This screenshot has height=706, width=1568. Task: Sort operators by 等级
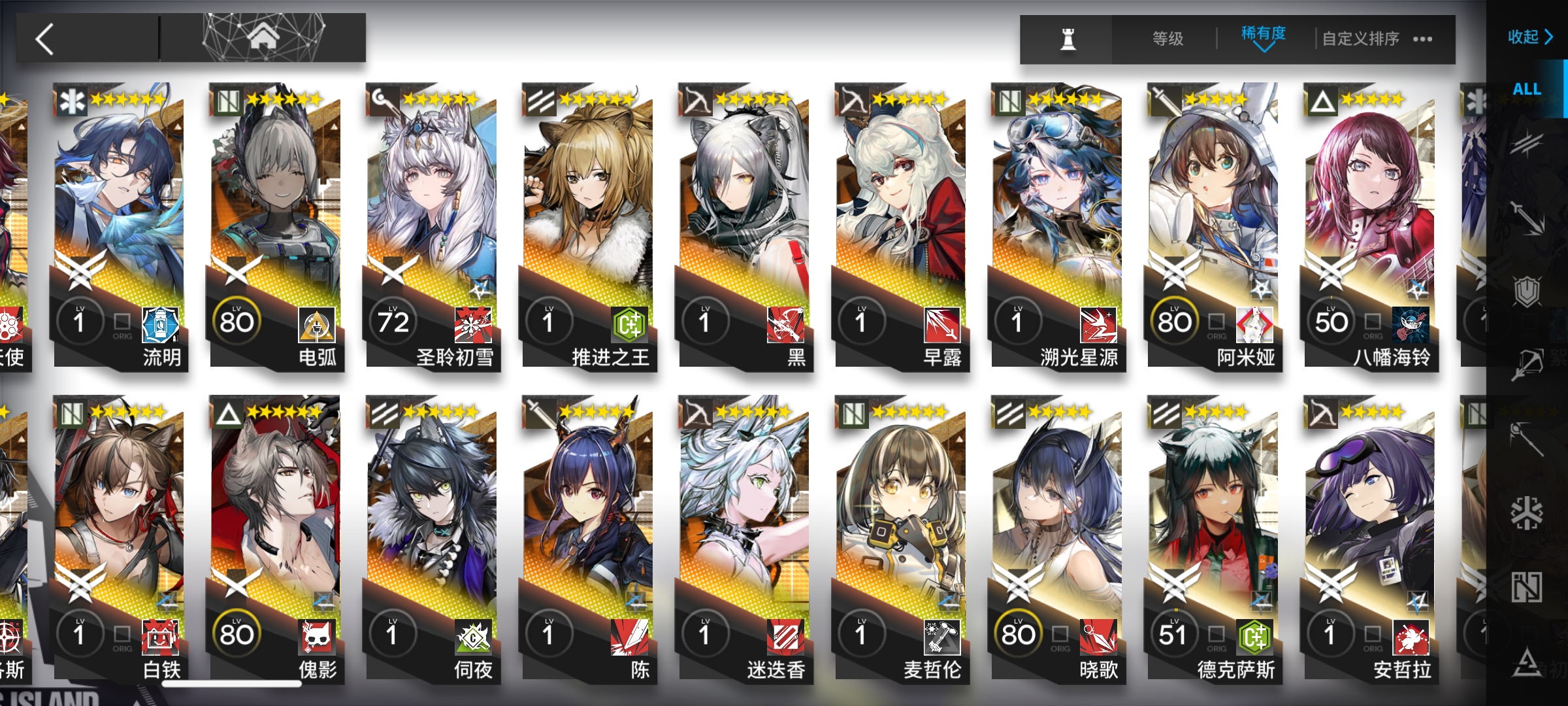(1168, 39)
